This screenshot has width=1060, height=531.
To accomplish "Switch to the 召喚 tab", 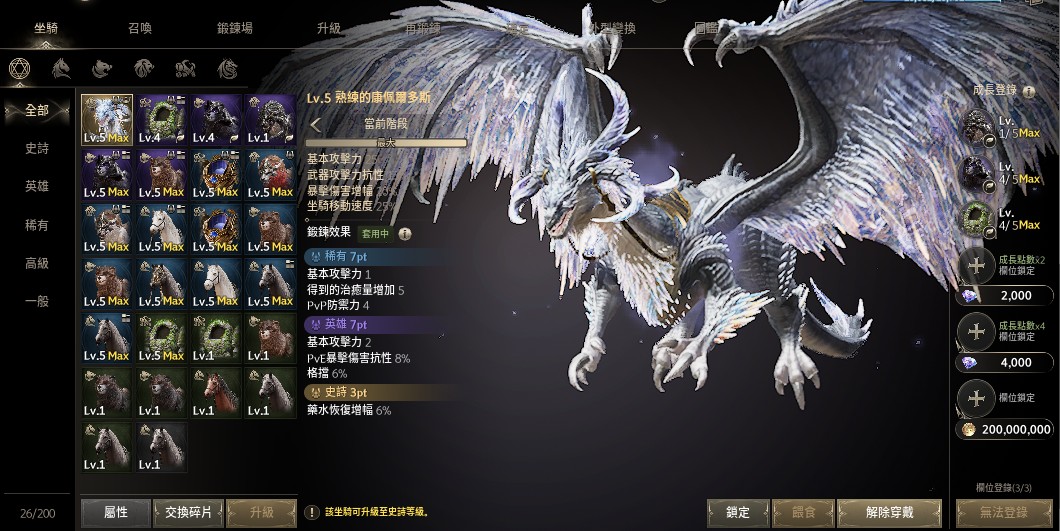I will pyautogui.click(x=139, y=28).
